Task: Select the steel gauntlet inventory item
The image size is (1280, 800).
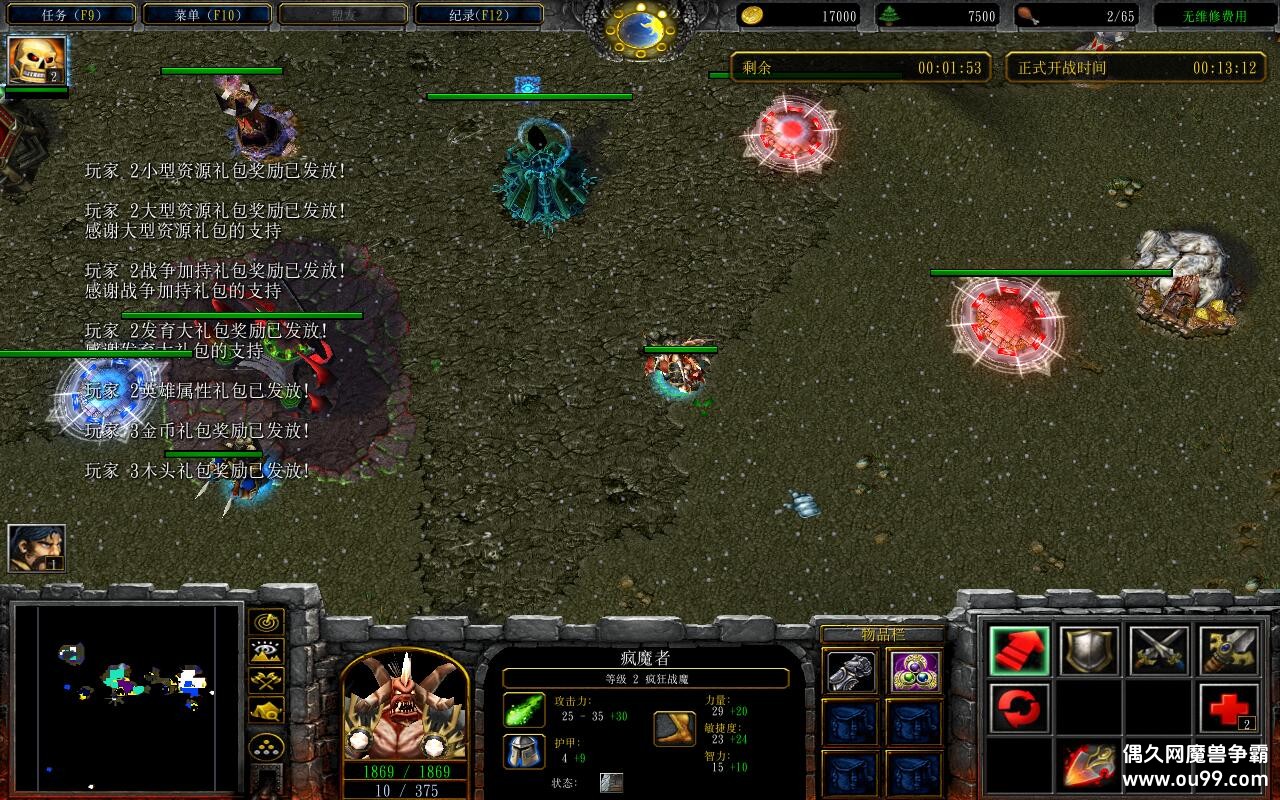Action: [x=853, y=672]
